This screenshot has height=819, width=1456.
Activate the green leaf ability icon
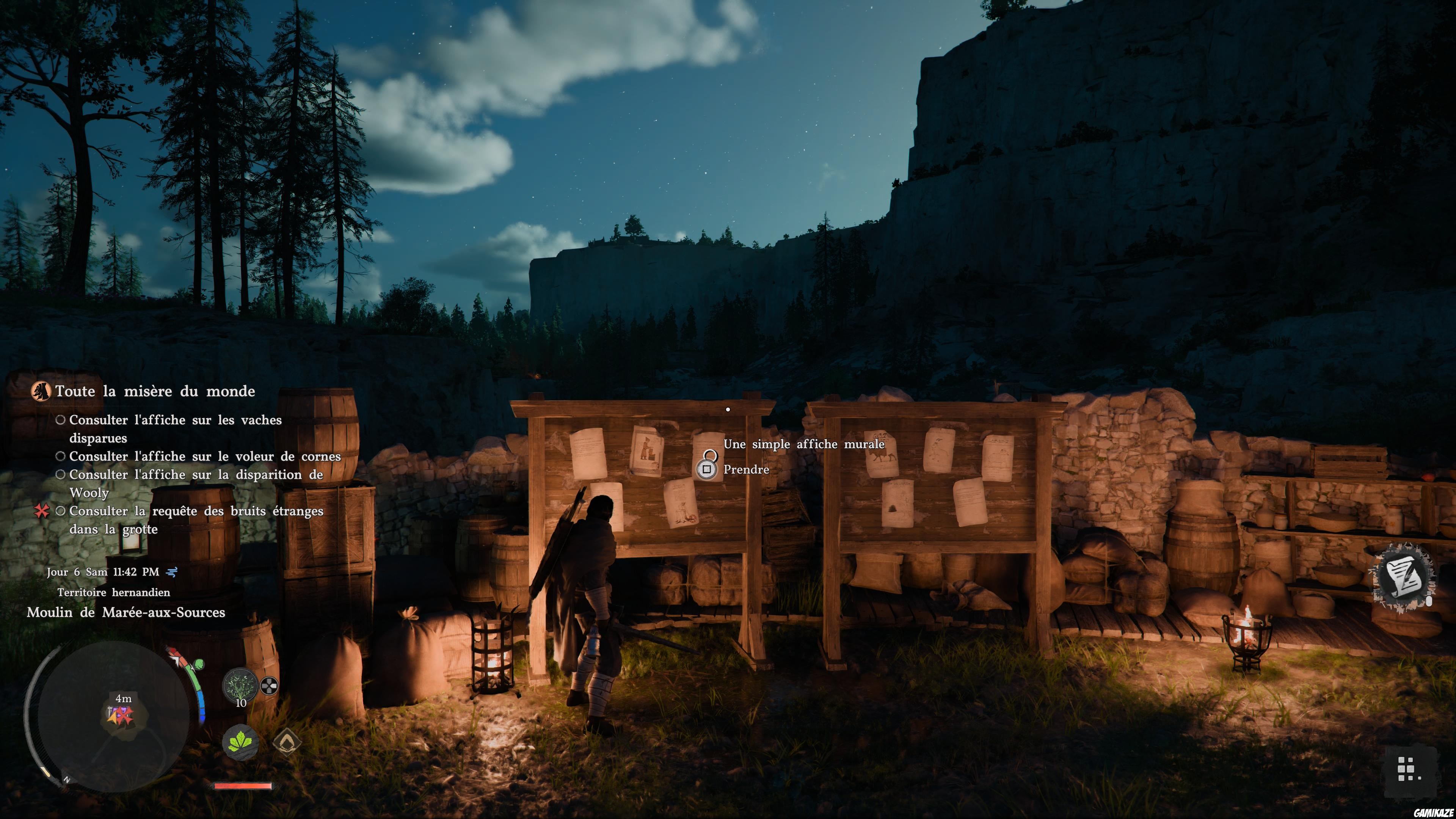[241, 742]
